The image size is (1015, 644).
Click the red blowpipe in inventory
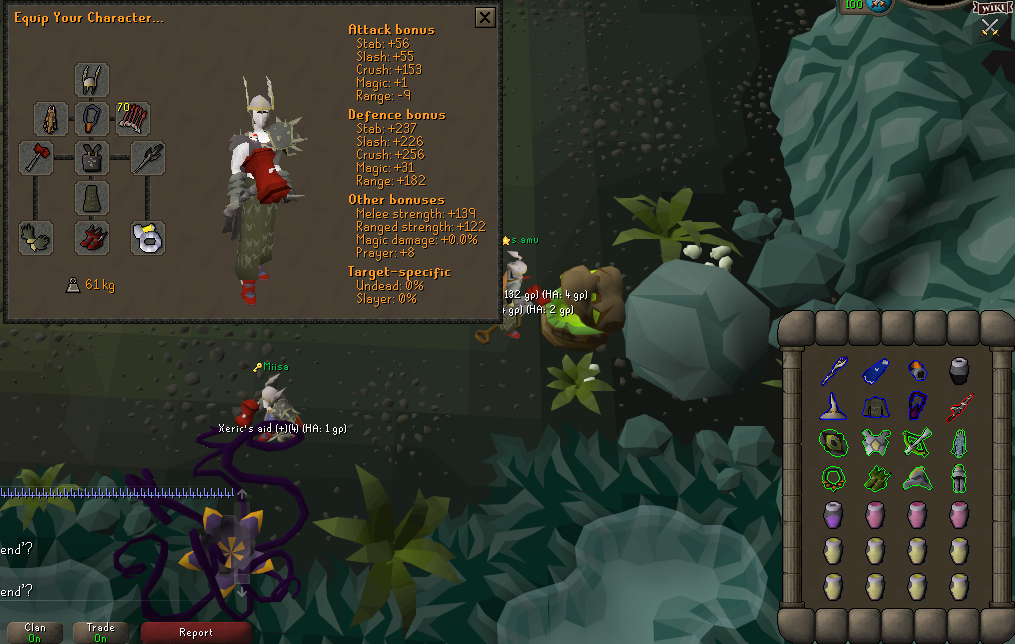click(959, 406)
